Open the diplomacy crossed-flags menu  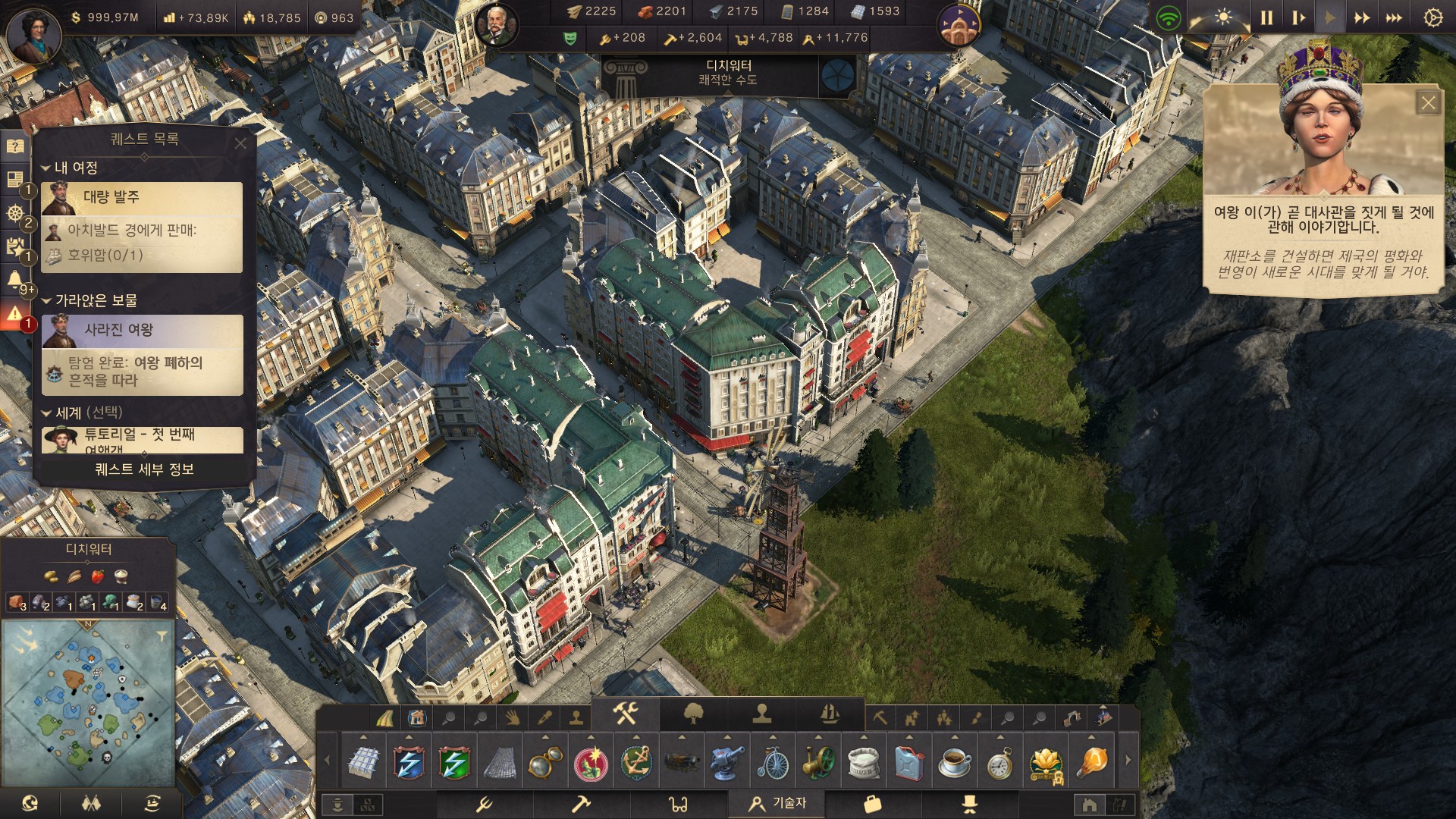pyautogui.click(x=91, y=804)
